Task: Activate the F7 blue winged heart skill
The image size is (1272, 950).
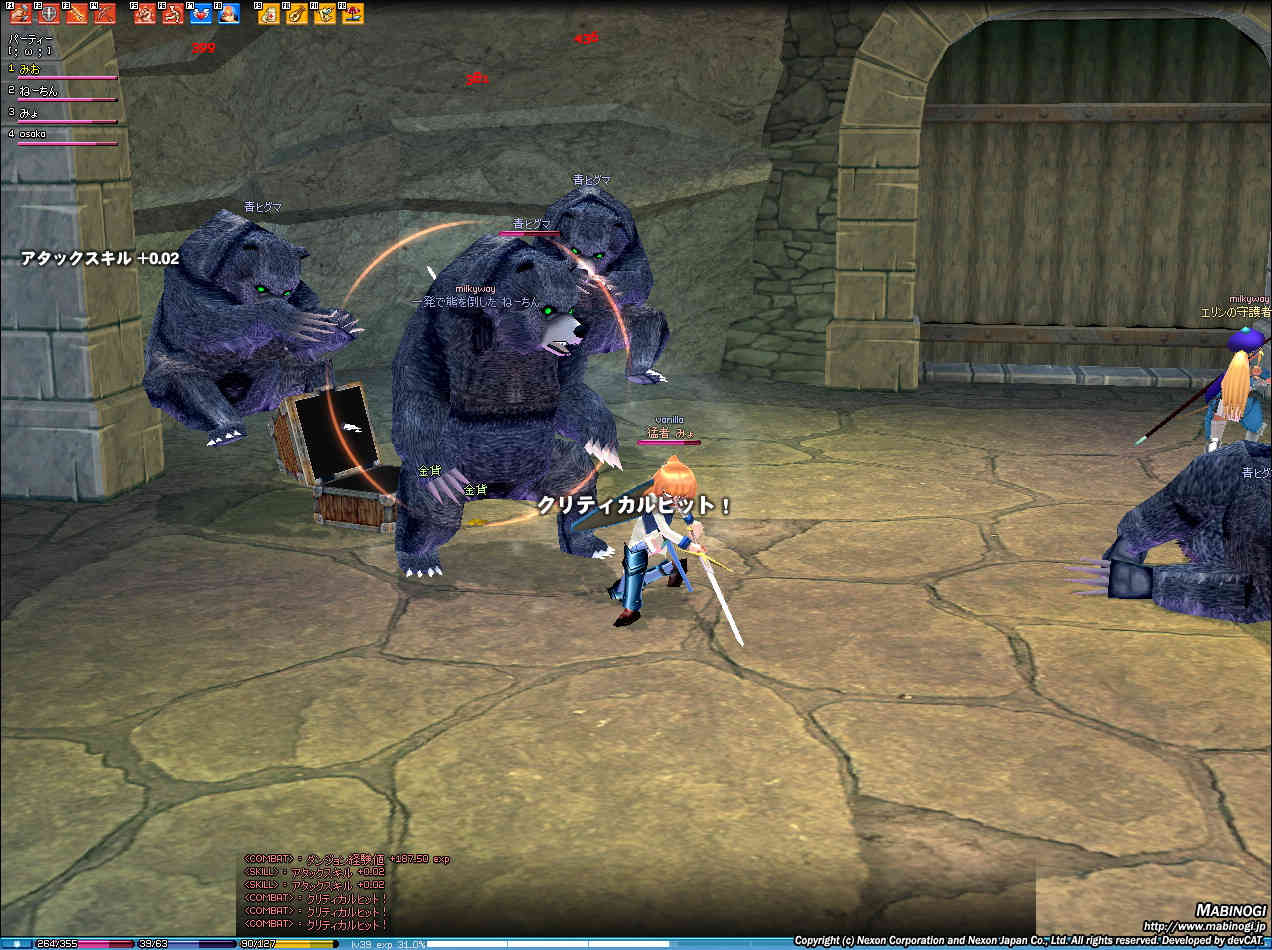Action: pos(201,14)
